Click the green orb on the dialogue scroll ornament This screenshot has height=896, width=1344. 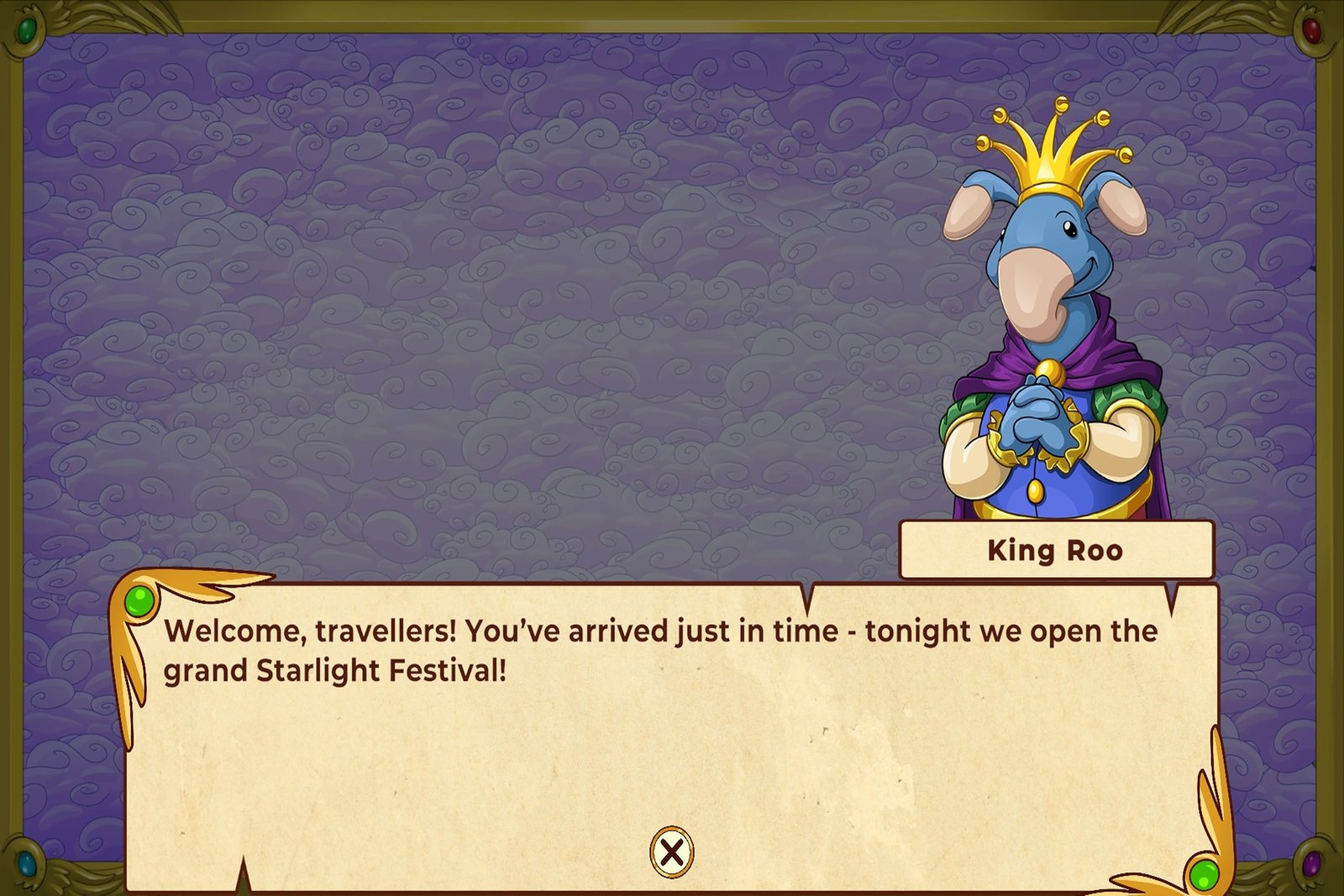pyautogui.click(x=141, y=598)
